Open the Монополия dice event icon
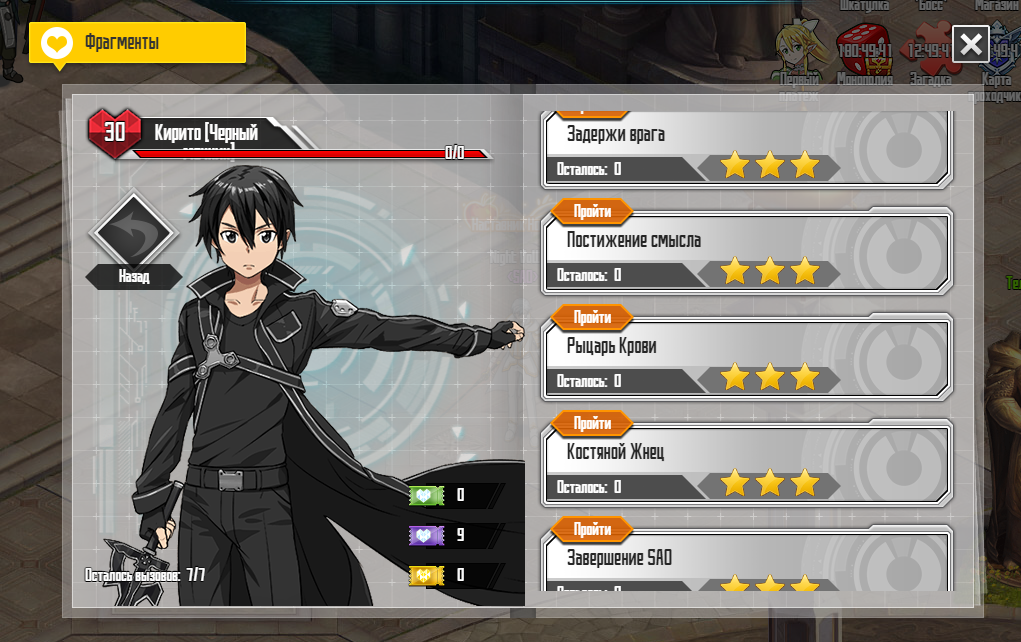The image size is (1021, 642). click(863, 50)
